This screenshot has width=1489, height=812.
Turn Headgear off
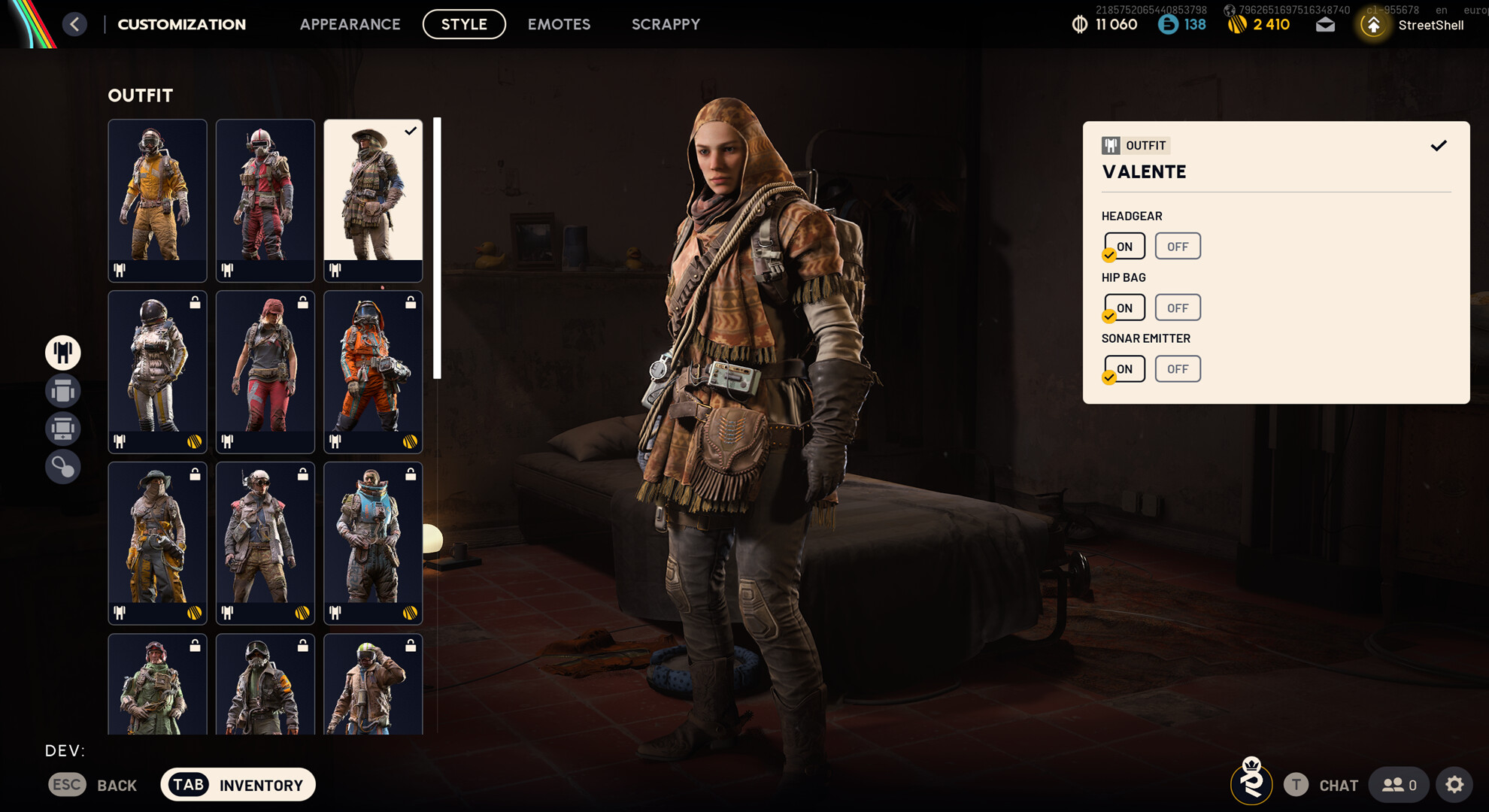(1177, 247)
